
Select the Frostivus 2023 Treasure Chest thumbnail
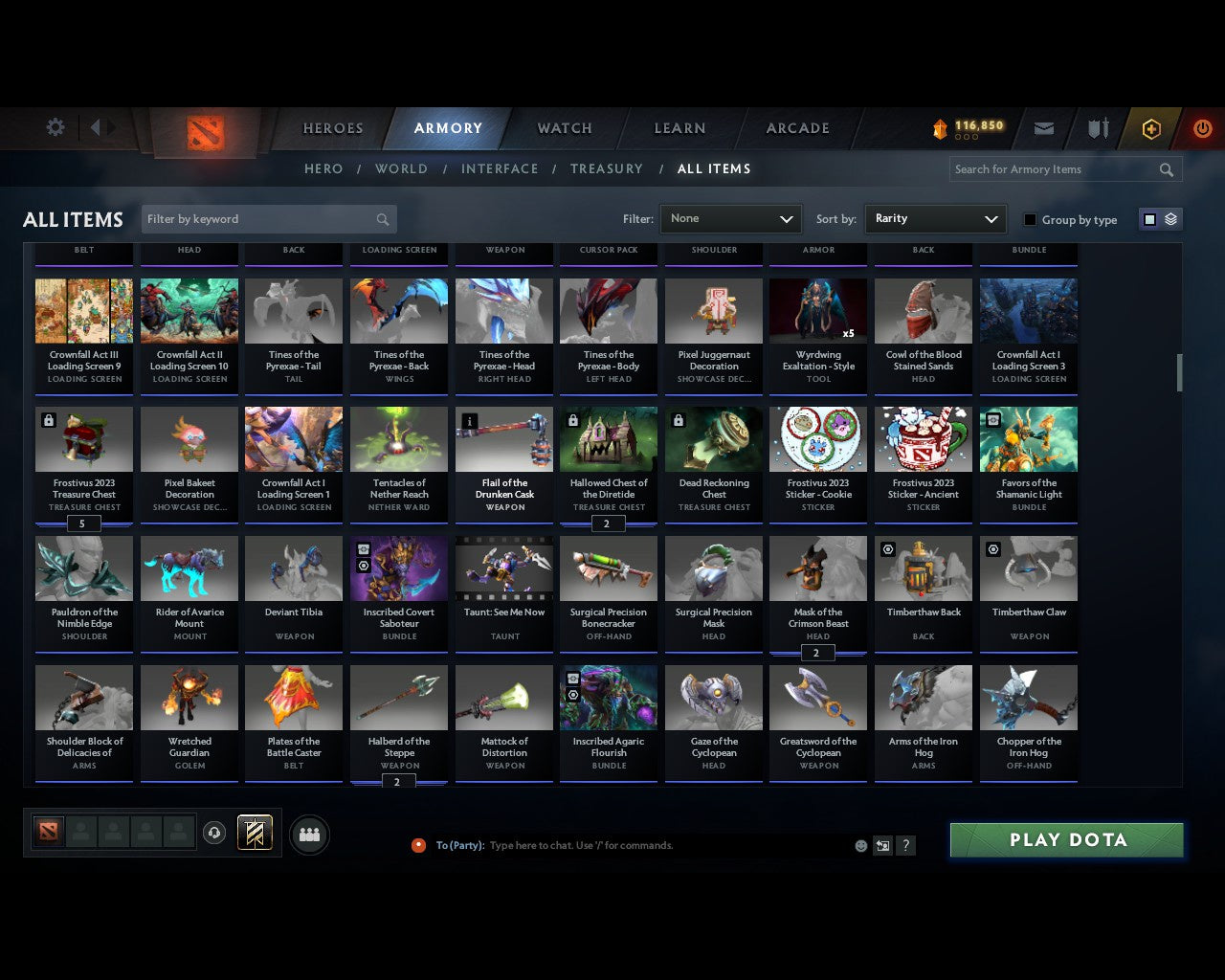tap(83, 438)
